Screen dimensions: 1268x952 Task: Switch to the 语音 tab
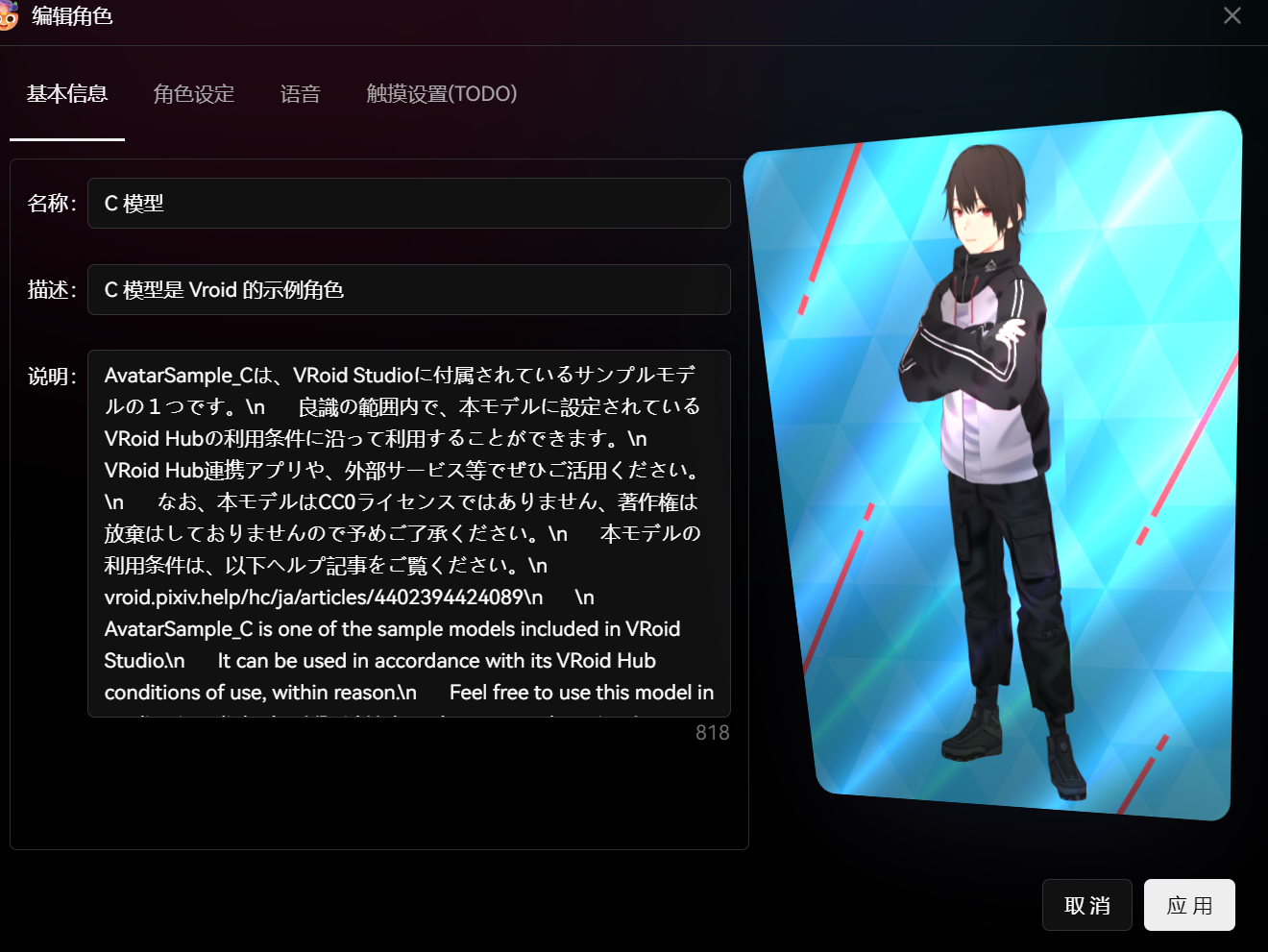pyautogui.click(x=299, y=93)
